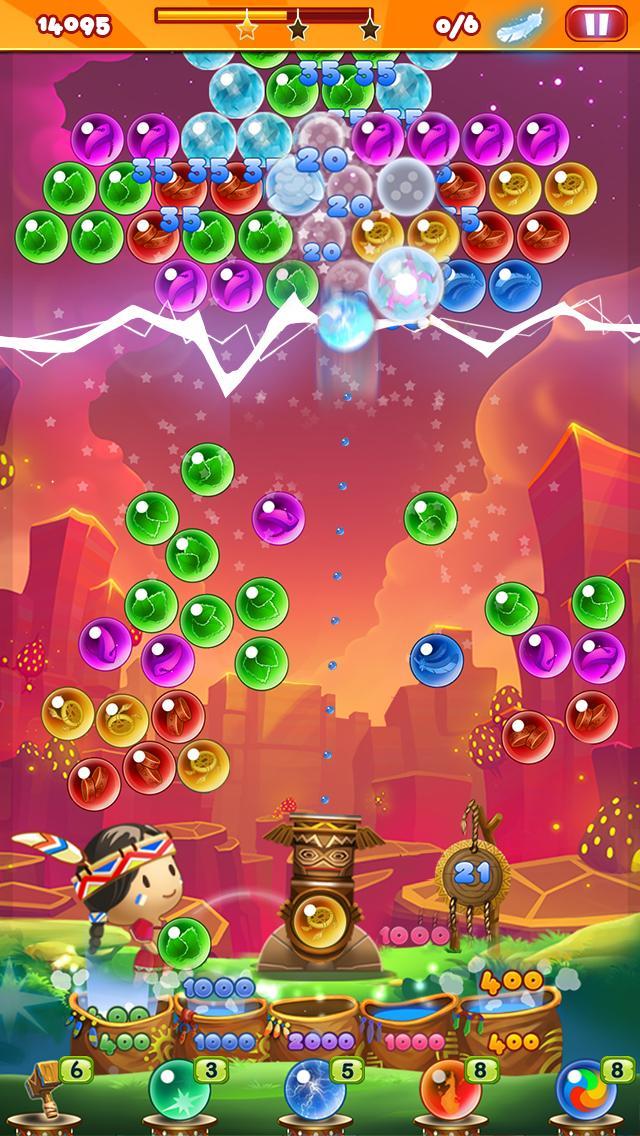Swap to the green reserve bubble

click(184, 943)
